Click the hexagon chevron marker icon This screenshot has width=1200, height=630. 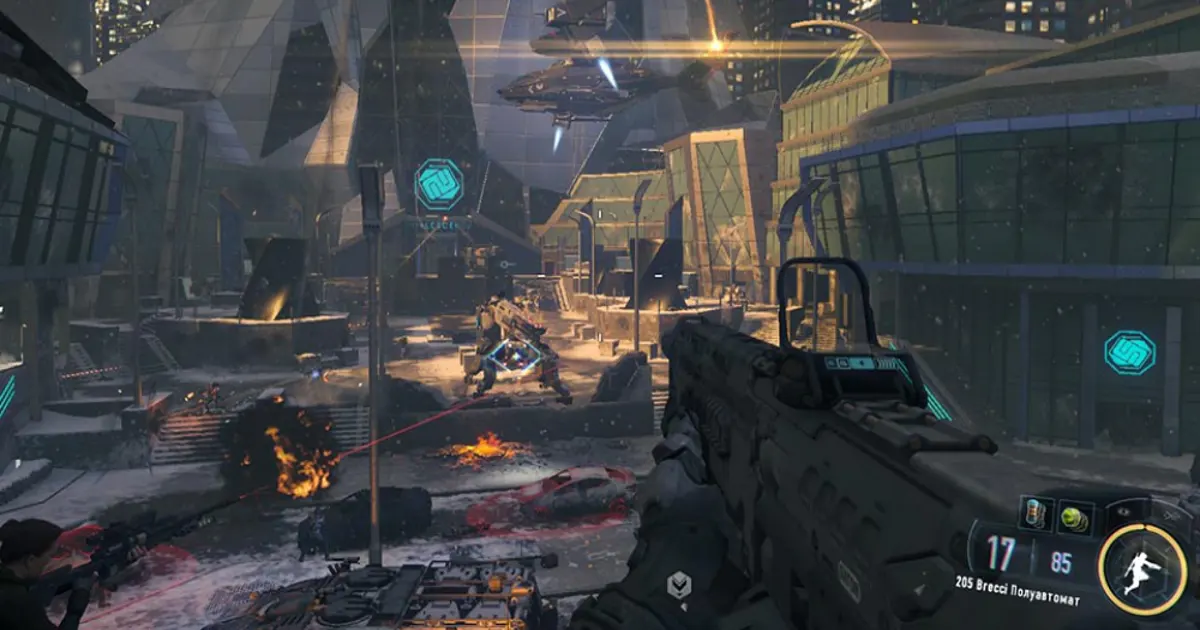pyautogui.click(x=679, y=585)
